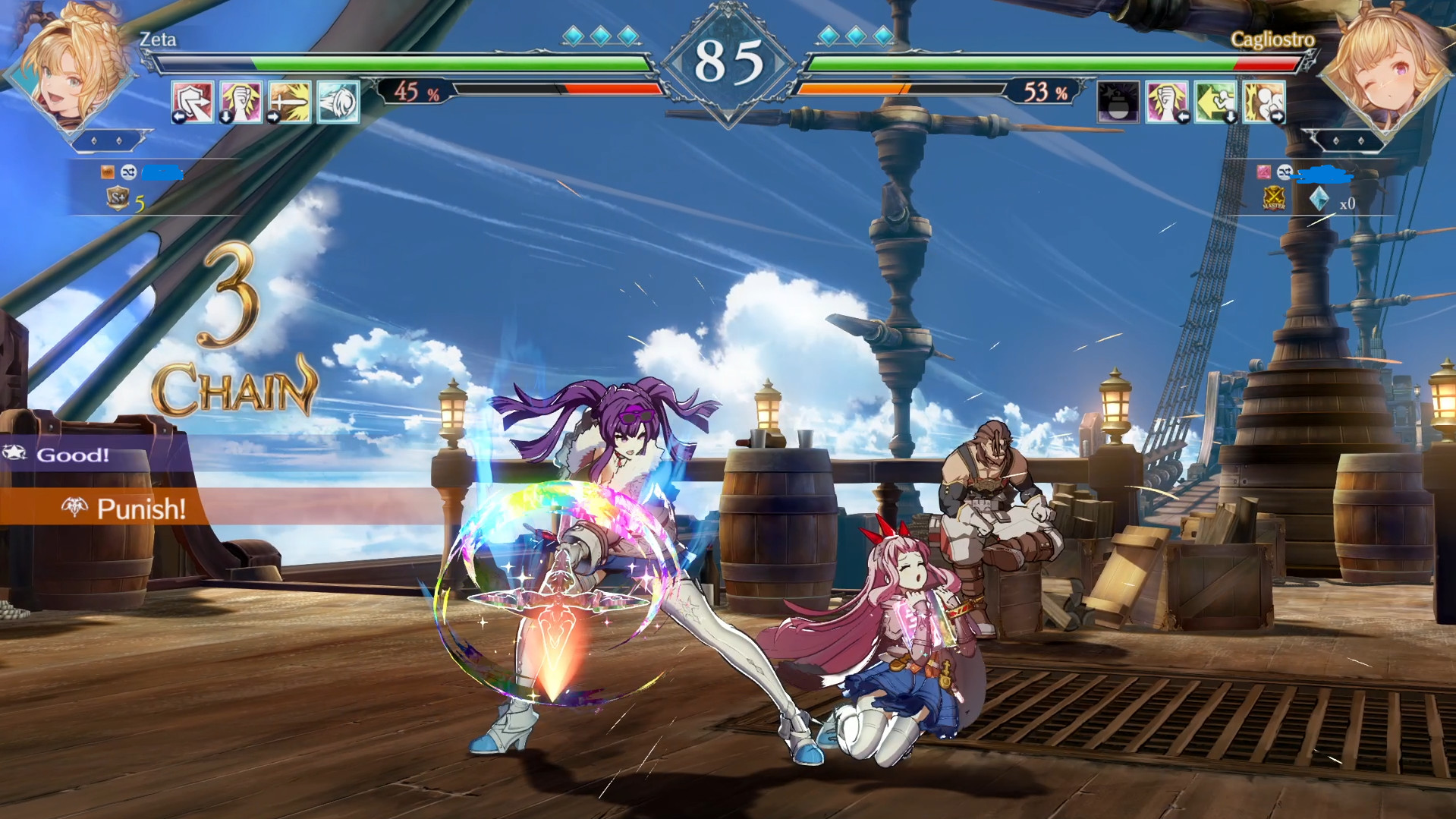1456x819 pixels.
Task: Click Cagliostro's green arrow dash skill icon
Action: (1214, 102)
